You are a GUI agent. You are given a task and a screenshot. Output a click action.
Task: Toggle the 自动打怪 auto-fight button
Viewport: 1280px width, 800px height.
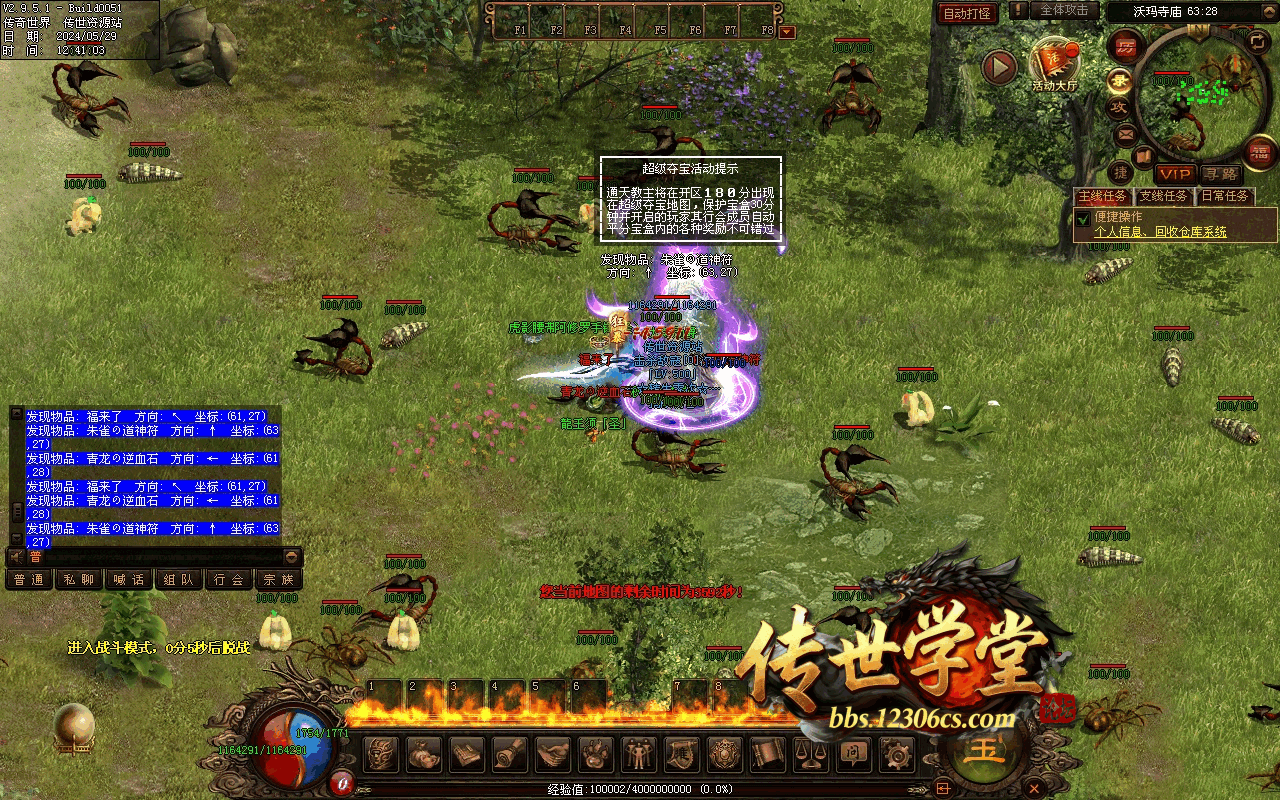967,13
